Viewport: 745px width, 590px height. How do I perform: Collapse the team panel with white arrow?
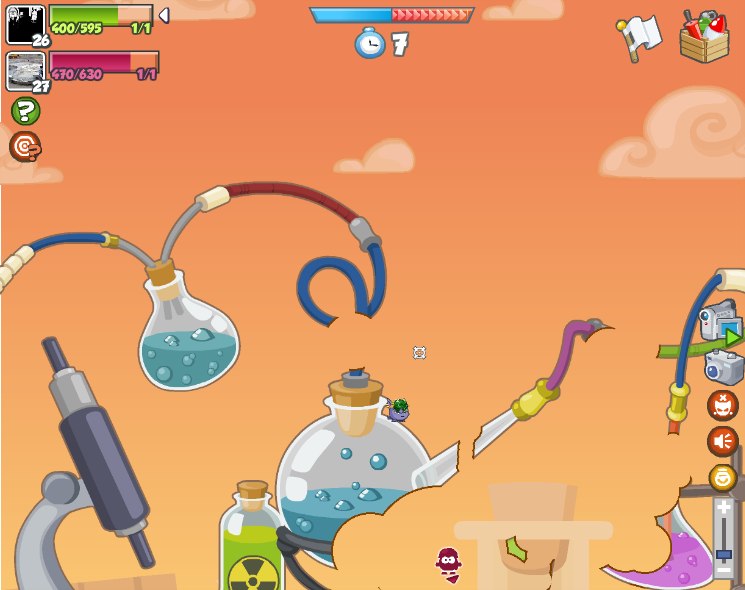(164, 15)
